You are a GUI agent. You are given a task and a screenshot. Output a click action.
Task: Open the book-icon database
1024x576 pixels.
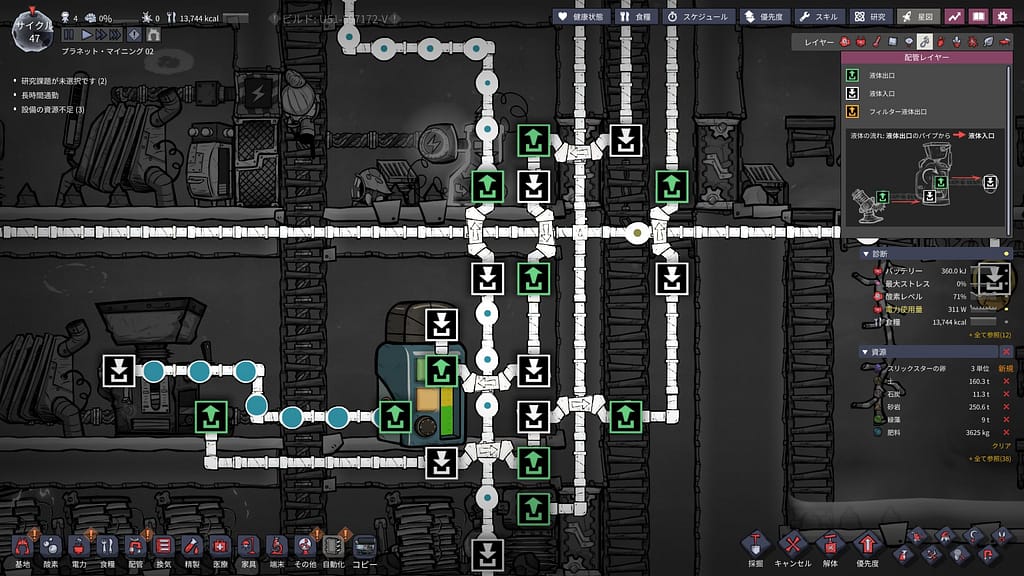coord(978,16)
